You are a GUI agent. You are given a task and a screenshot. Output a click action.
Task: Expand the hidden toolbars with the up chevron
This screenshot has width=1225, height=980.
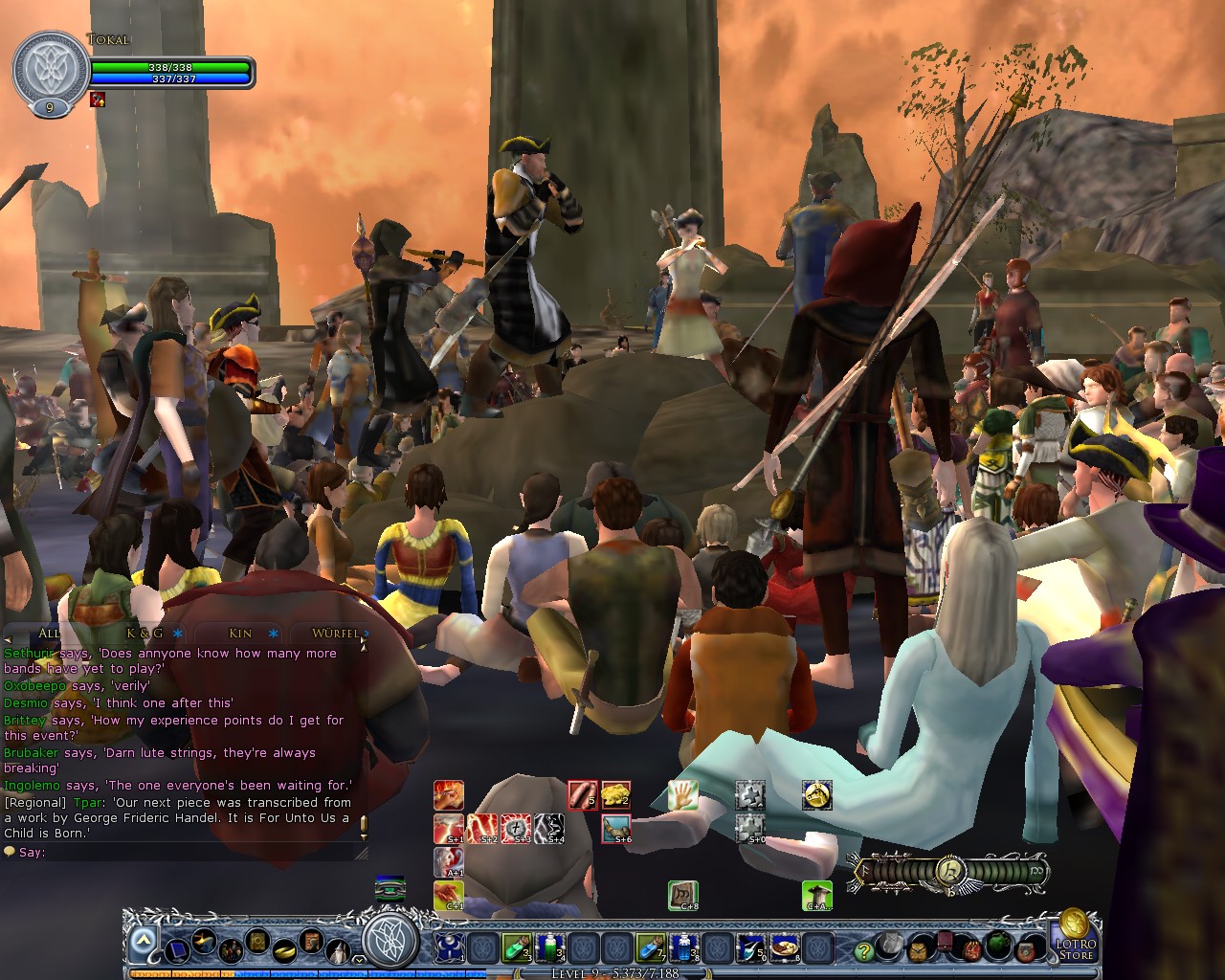point(142,940)
